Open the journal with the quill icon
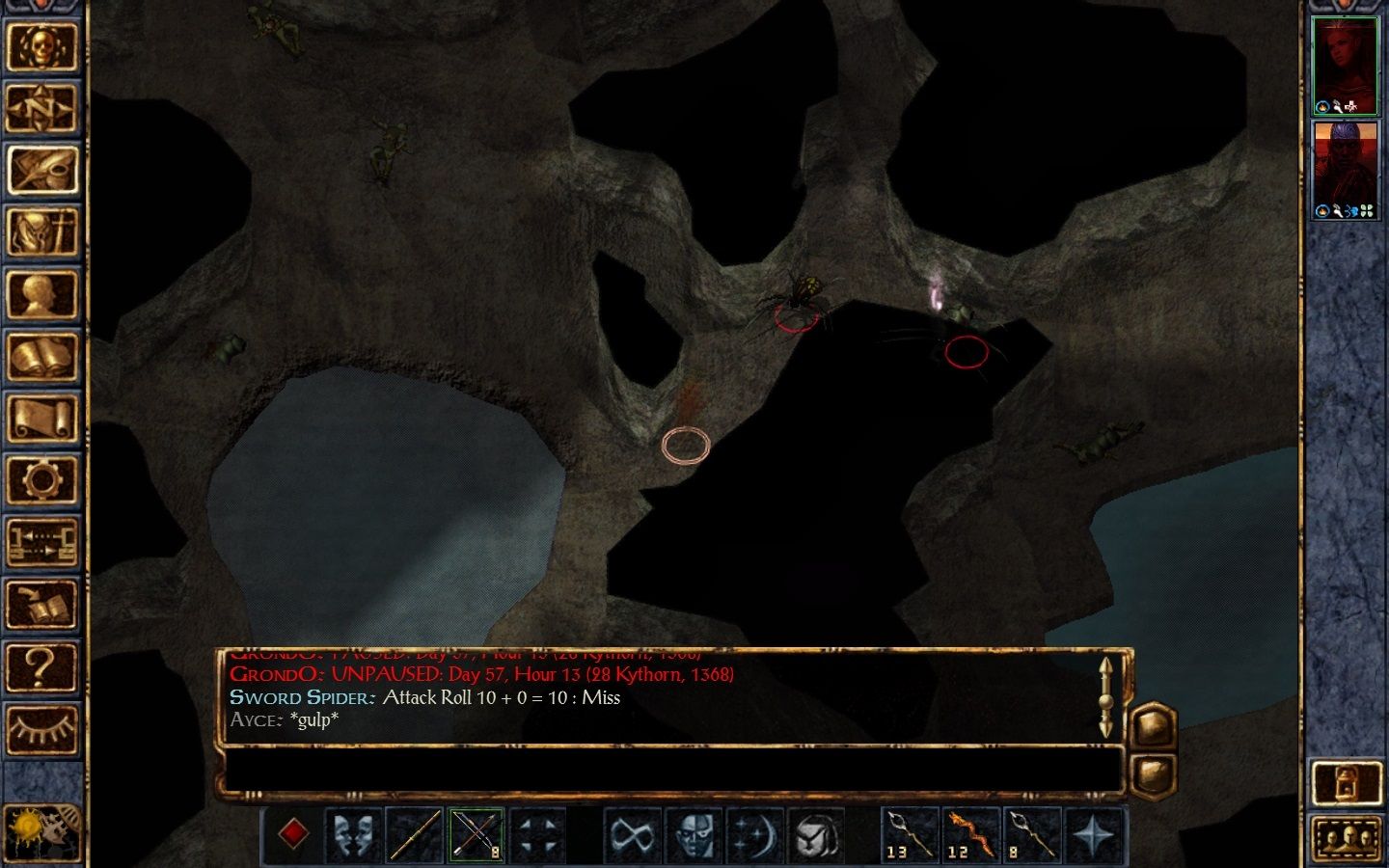The width and height of the screenshot is (1389, 868). pyautogui.click(x=41, y=171)
